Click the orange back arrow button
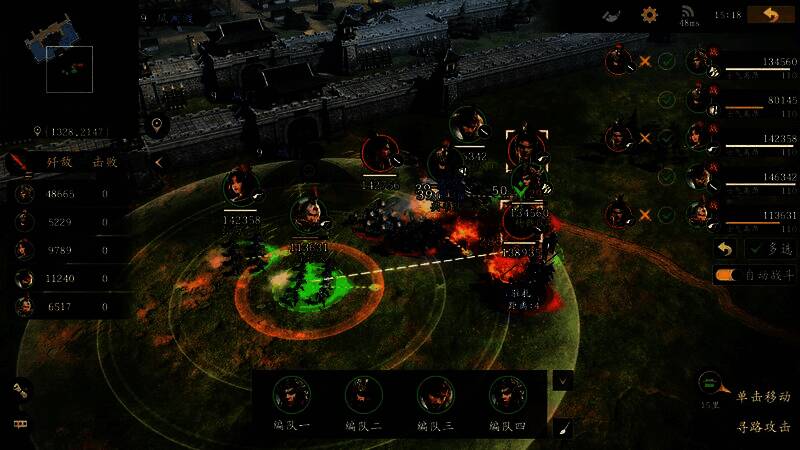The width and height of the screenshot is (800, 450). [771, 15]
